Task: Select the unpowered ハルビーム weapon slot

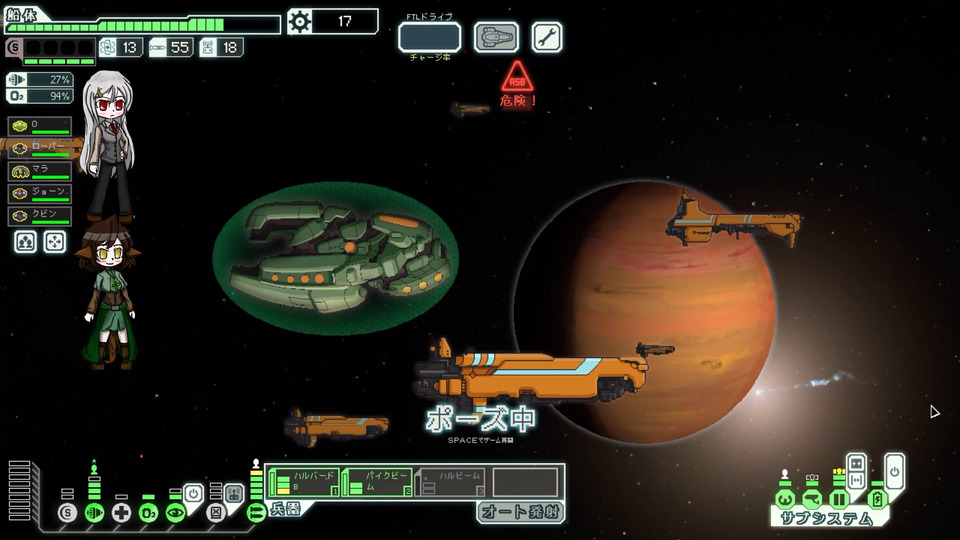Action: (x=450, y=482)
